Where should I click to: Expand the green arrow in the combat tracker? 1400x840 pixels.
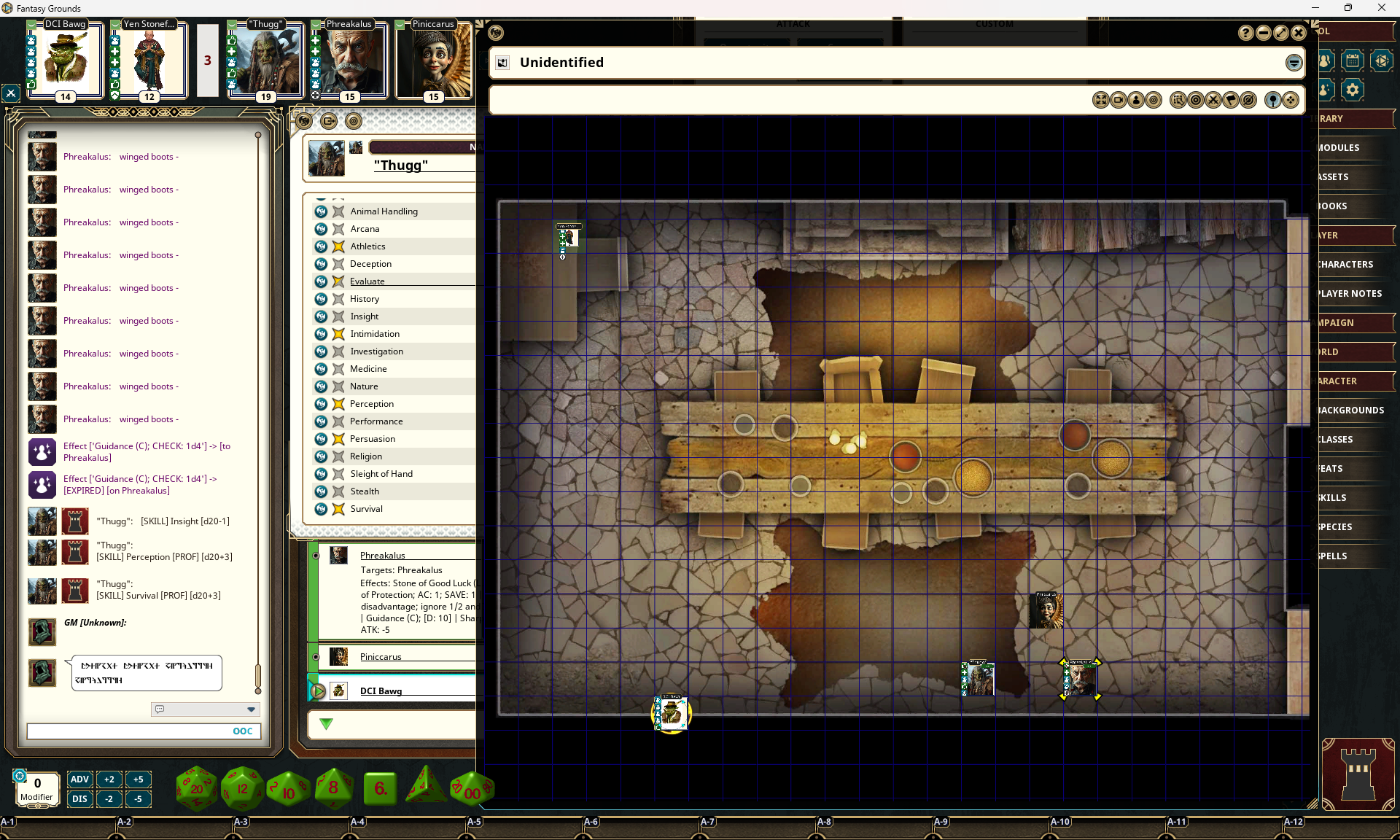[326, 725]
